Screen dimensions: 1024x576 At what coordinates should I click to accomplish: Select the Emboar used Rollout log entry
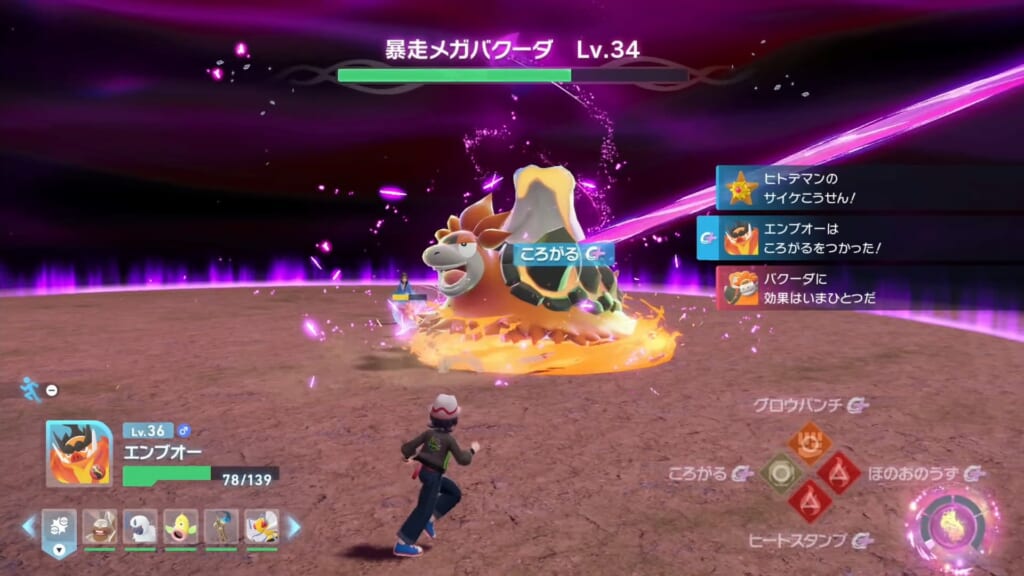(858, 237)
